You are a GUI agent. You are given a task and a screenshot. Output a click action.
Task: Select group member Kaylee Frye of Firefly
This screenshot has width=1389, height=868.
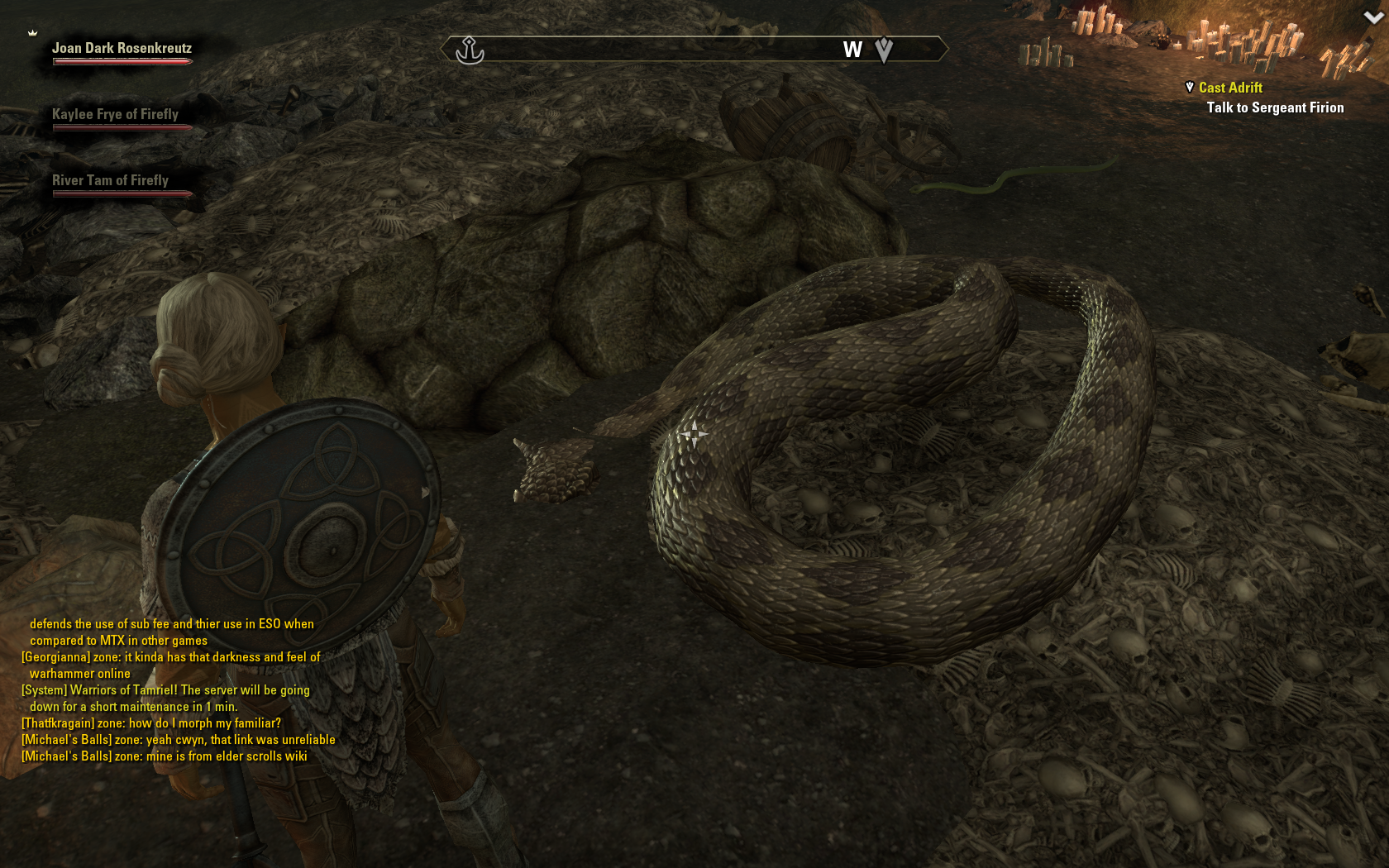pyautogui.click(x=115, y=115)
